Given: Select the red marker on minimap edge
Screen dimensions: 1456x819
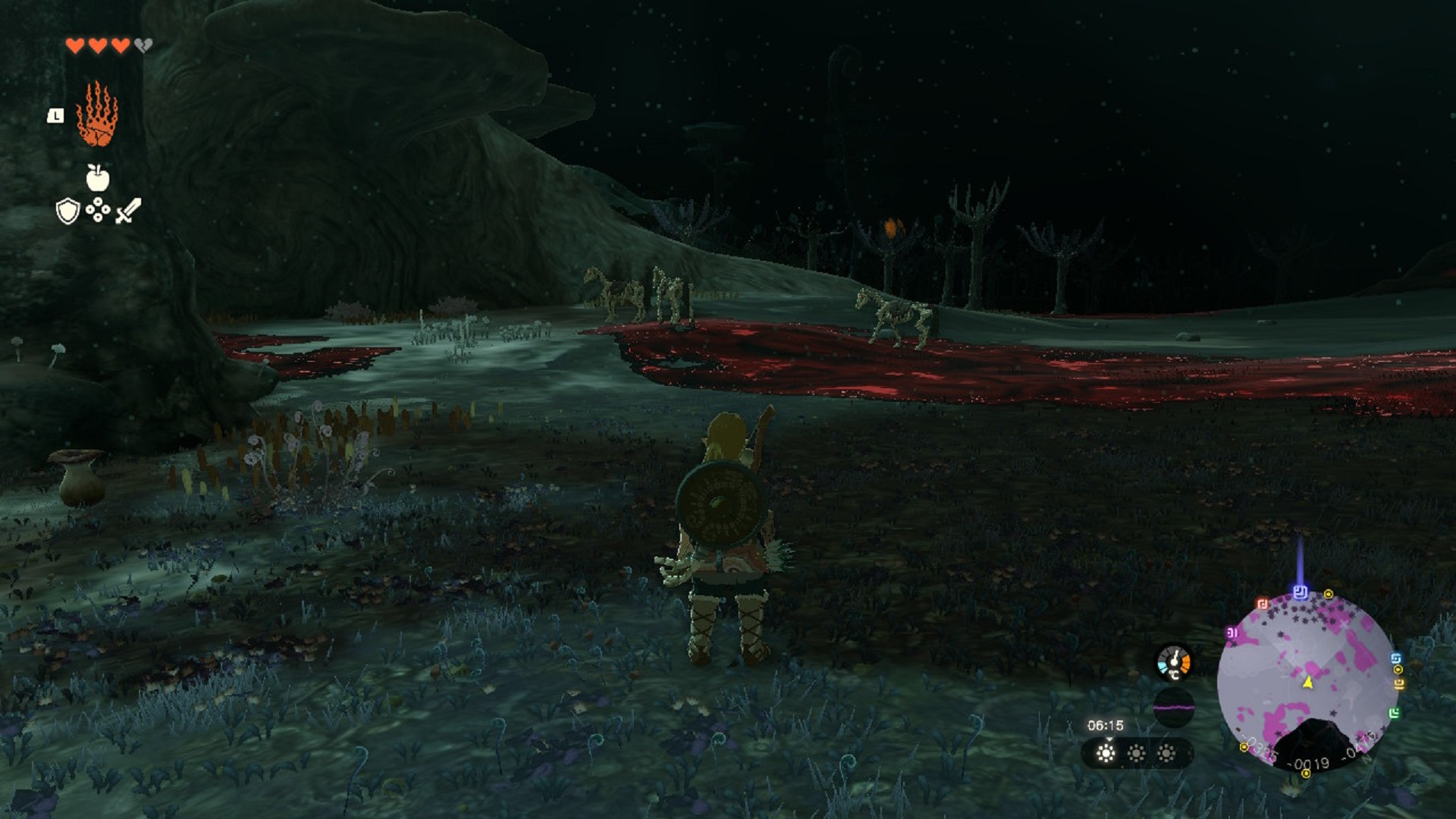Looking at the screenshot, I should pos(1263,604).
